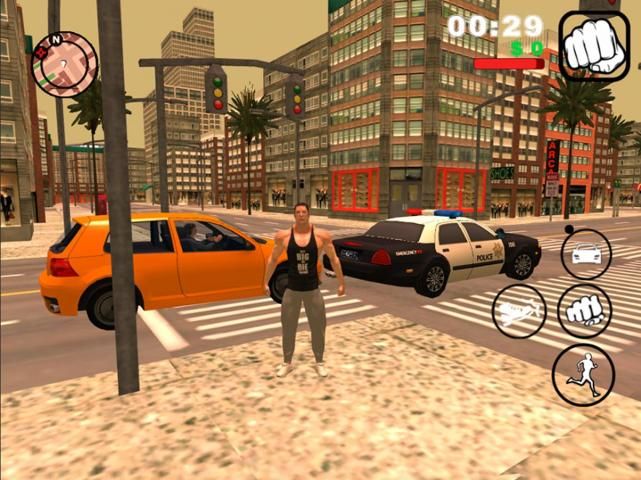Viewport: 641px width, 480px height.
Task: Open the fist weapon selector
Action: pos(594,46)
